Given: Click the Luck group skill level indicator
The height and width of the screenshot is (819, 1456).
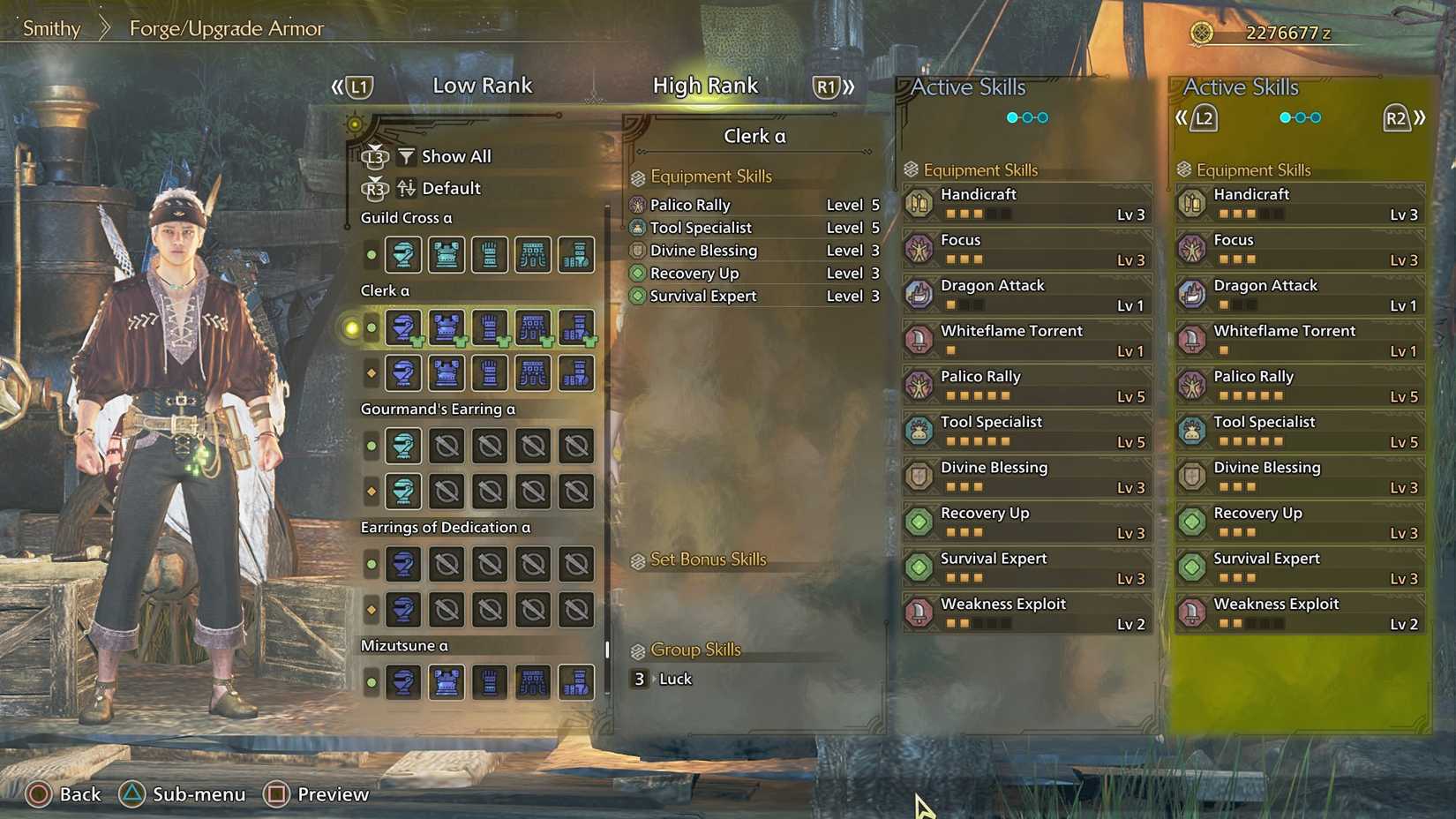Looking at the screenshot, I should pyautogui.click(x=639, y=679).
